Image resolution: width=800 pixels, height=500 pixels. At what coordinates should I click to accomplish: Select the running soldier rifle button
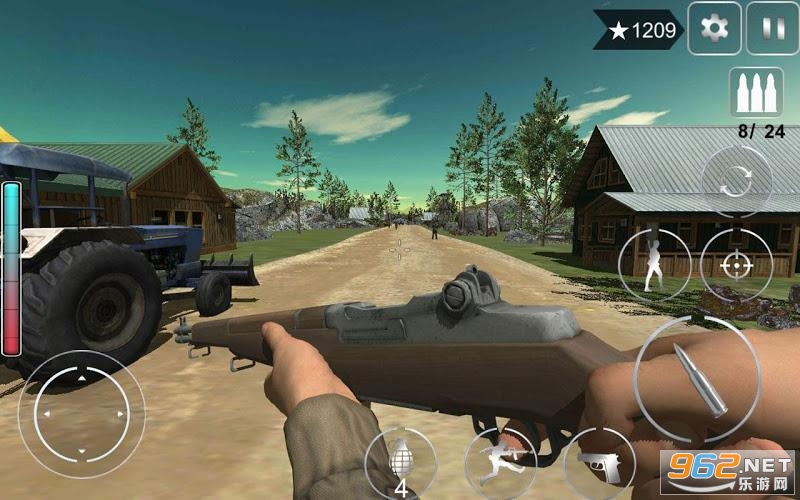pos(500,463)
